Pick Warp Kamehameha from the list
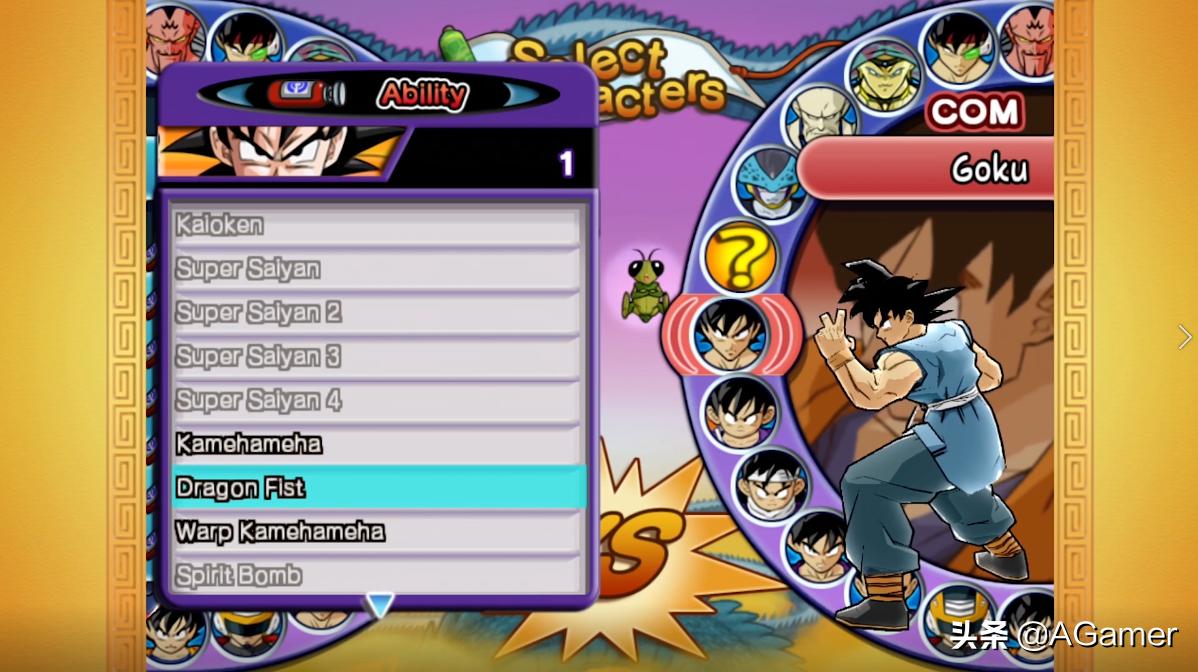The height and width of the screenshot is (672, 1198). 376,531
